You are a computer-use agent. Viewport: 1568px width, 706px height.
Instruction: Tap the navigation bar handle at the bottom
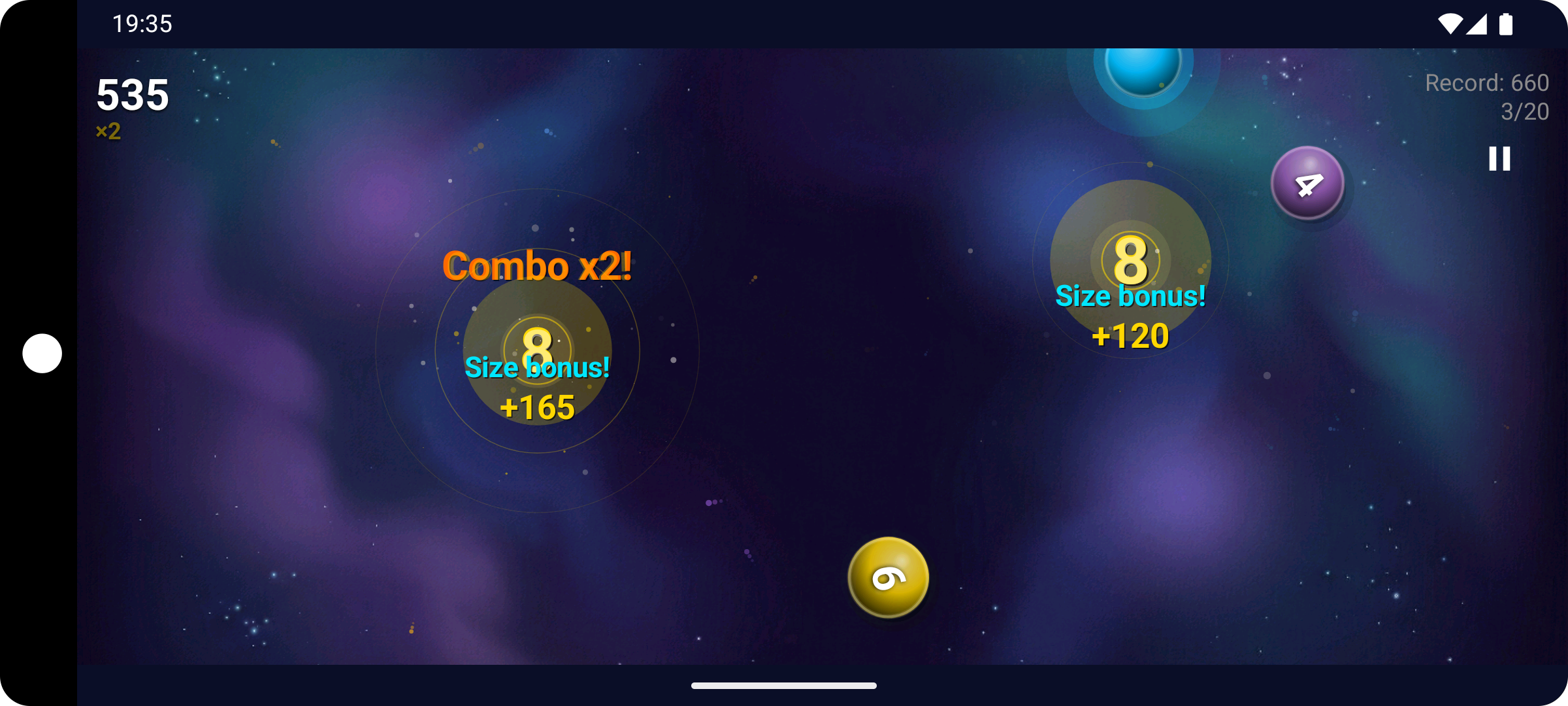tap(783, 686)
